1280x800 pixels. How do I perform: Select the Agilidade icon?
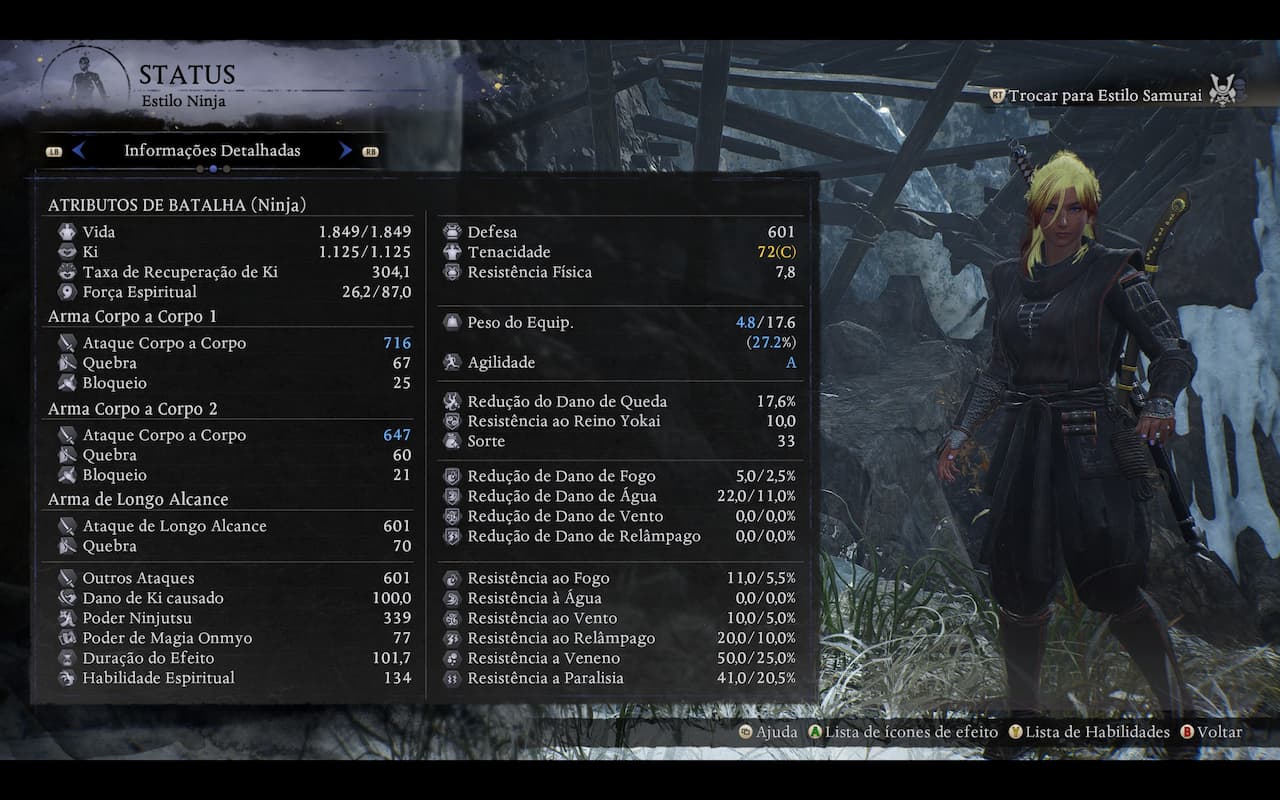[452, 362]
